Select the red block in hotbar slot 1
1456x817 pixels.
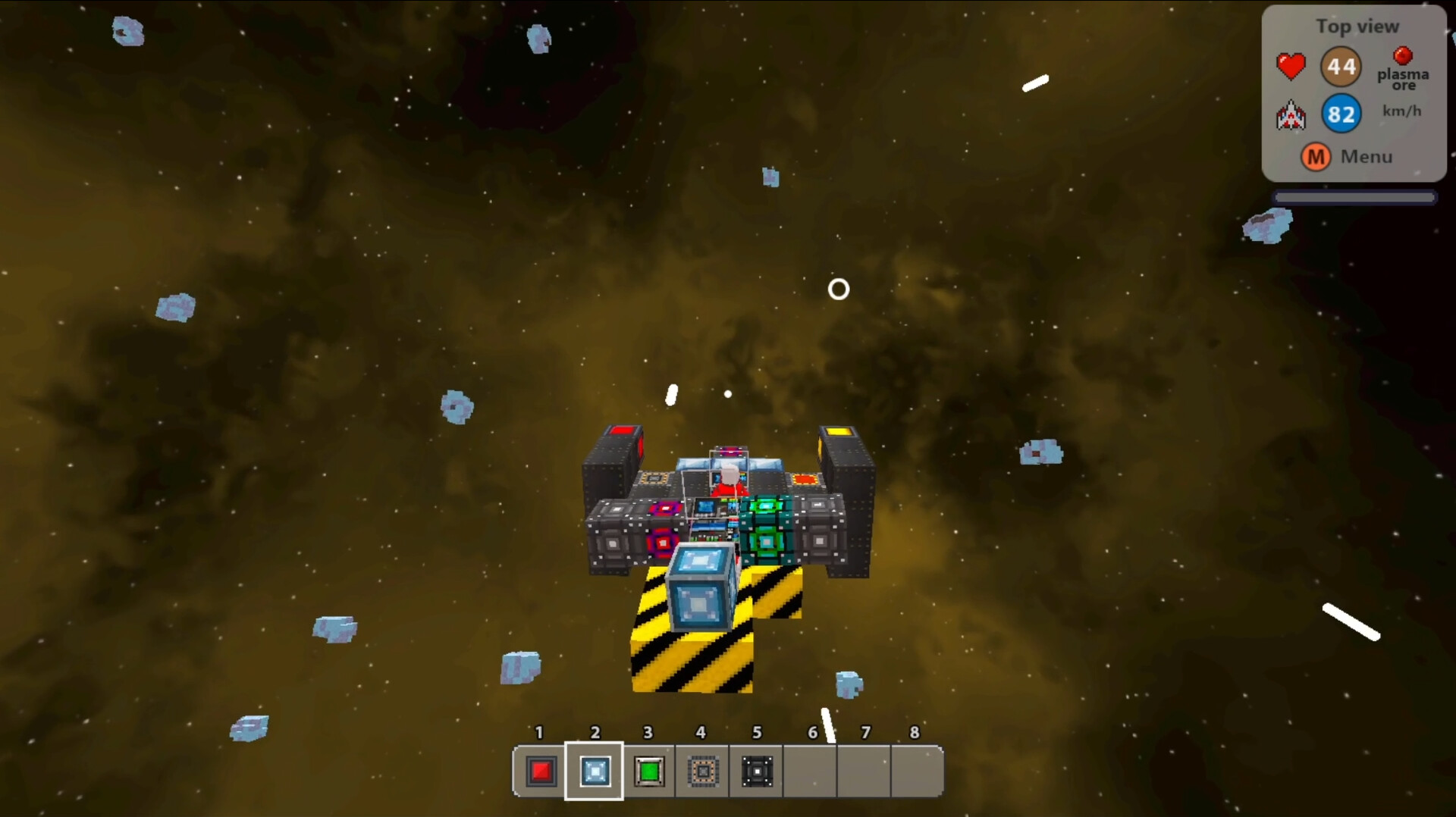click(540, 772)
